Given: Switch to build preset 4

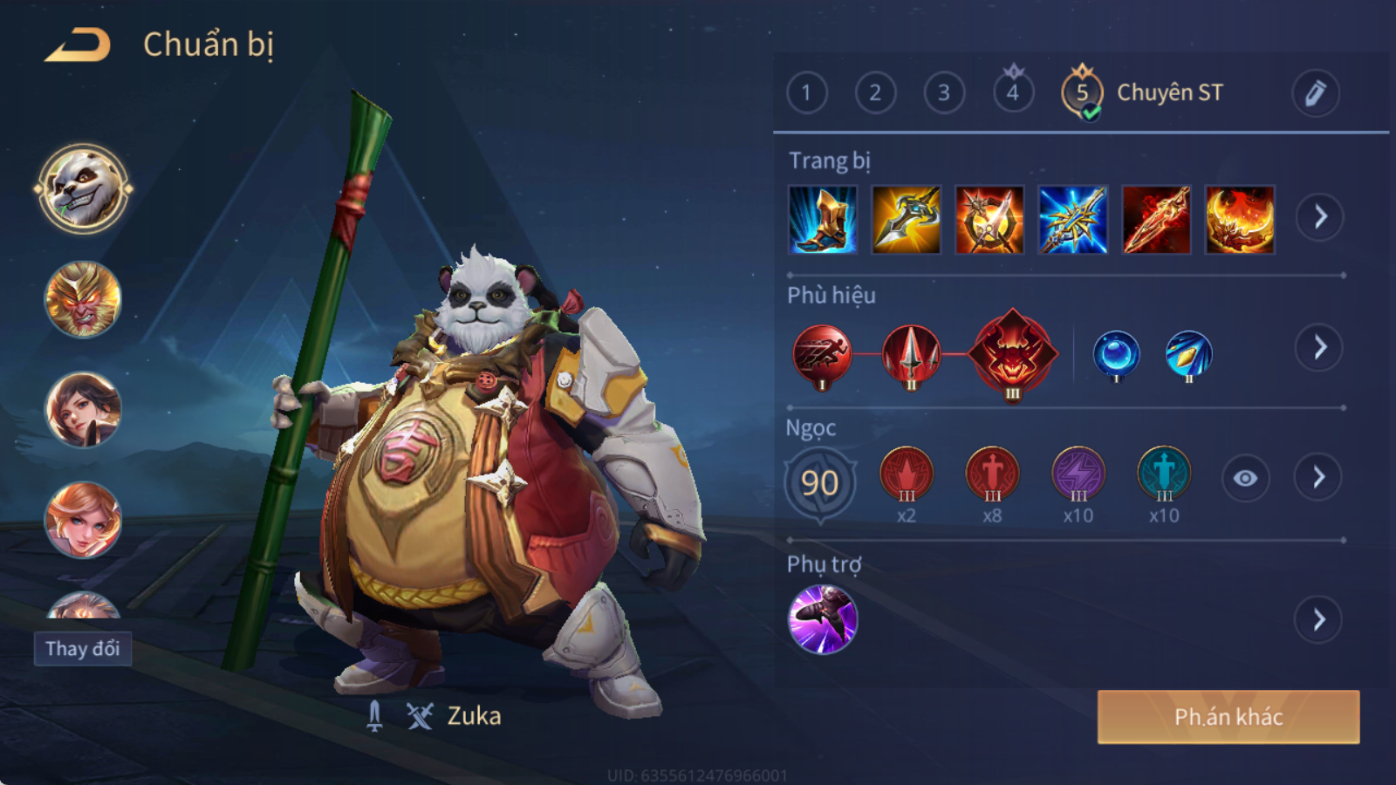Looking at the screenshot, I should pyautogui.click(x=1013, y=94).
